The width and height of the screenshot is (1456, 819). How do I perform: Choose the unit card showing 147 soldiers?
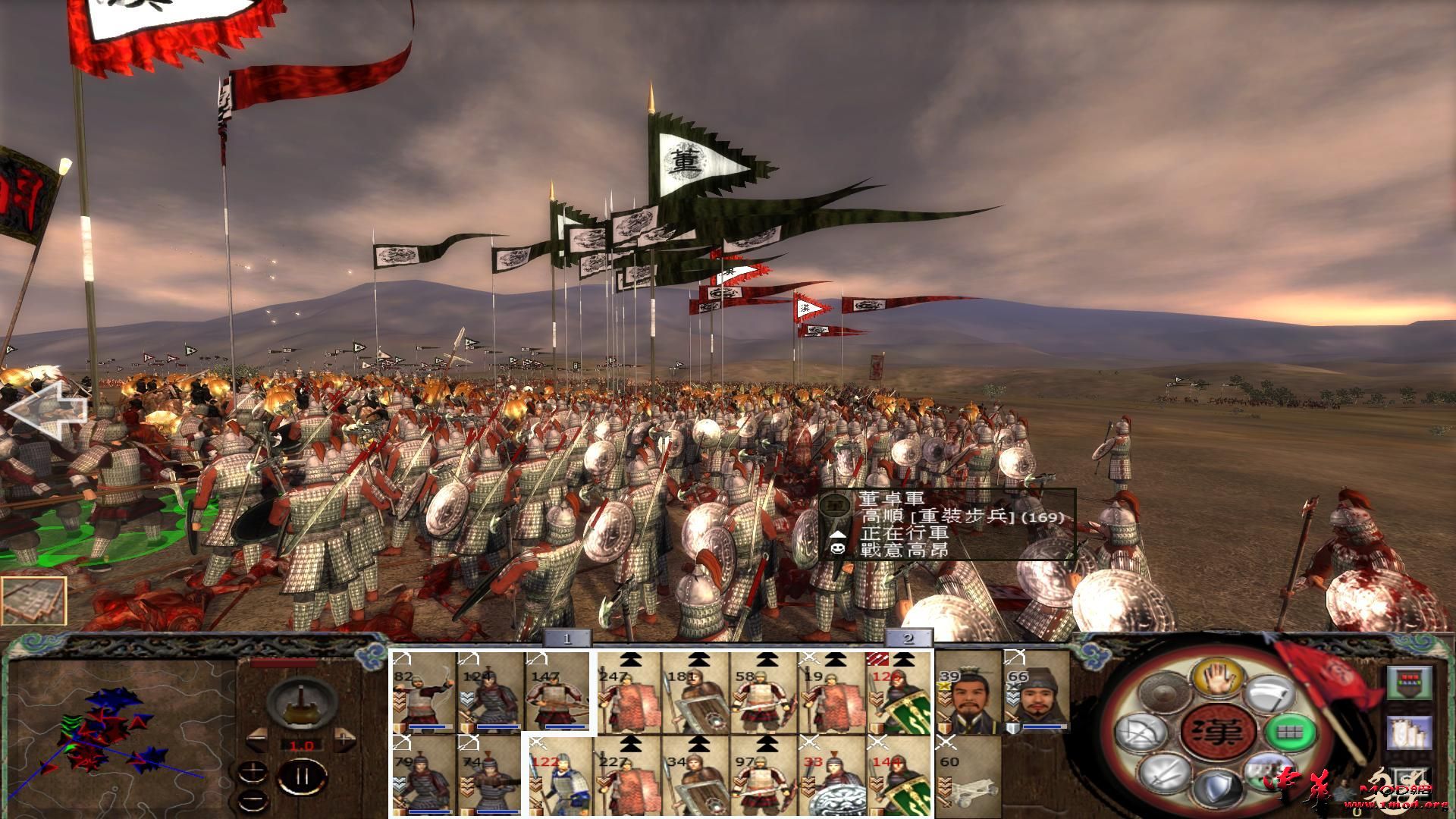tap(557, 693)
